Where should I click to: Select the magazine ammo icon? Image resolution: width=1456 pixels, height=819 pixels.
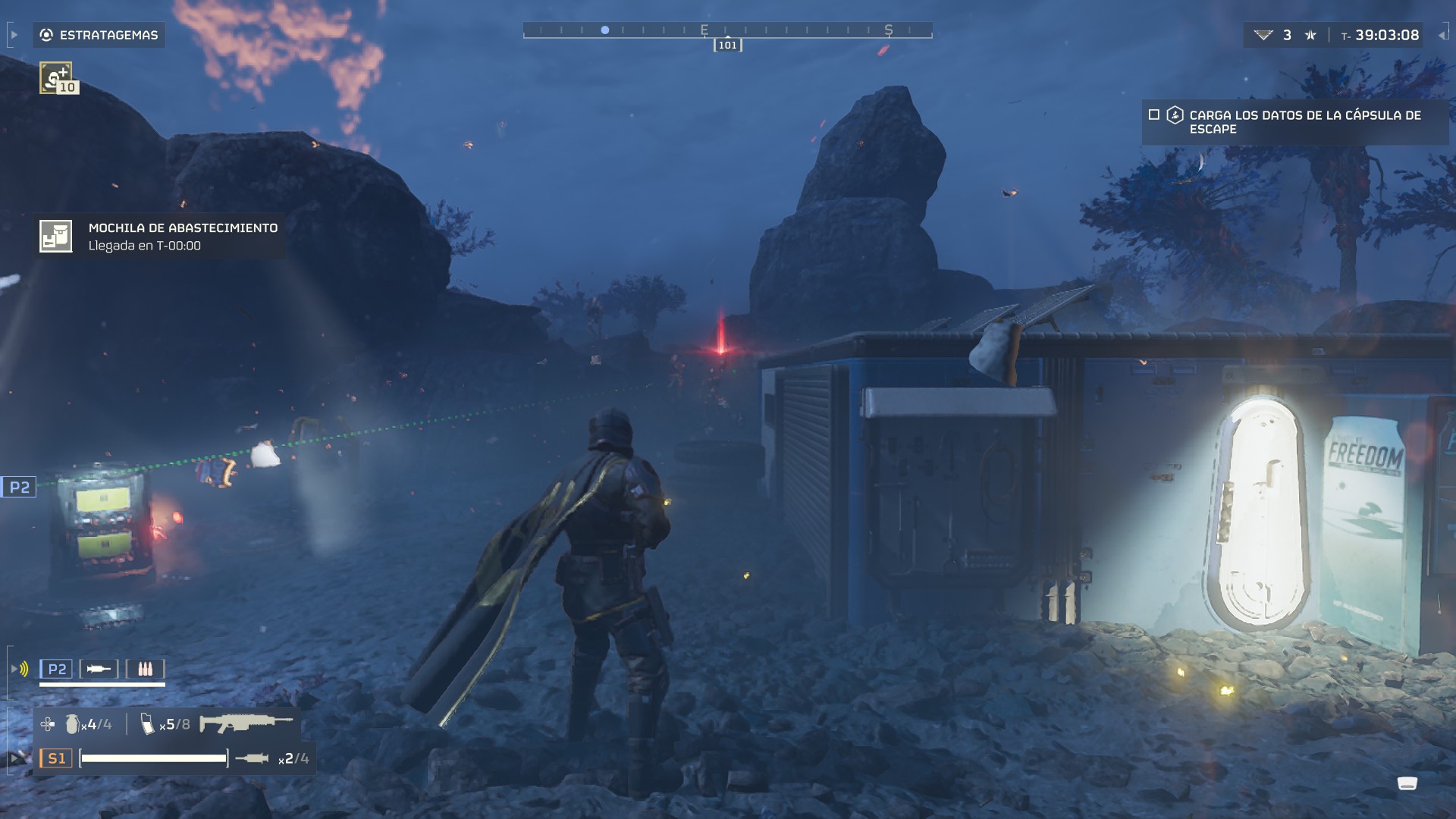coord(147,724)
